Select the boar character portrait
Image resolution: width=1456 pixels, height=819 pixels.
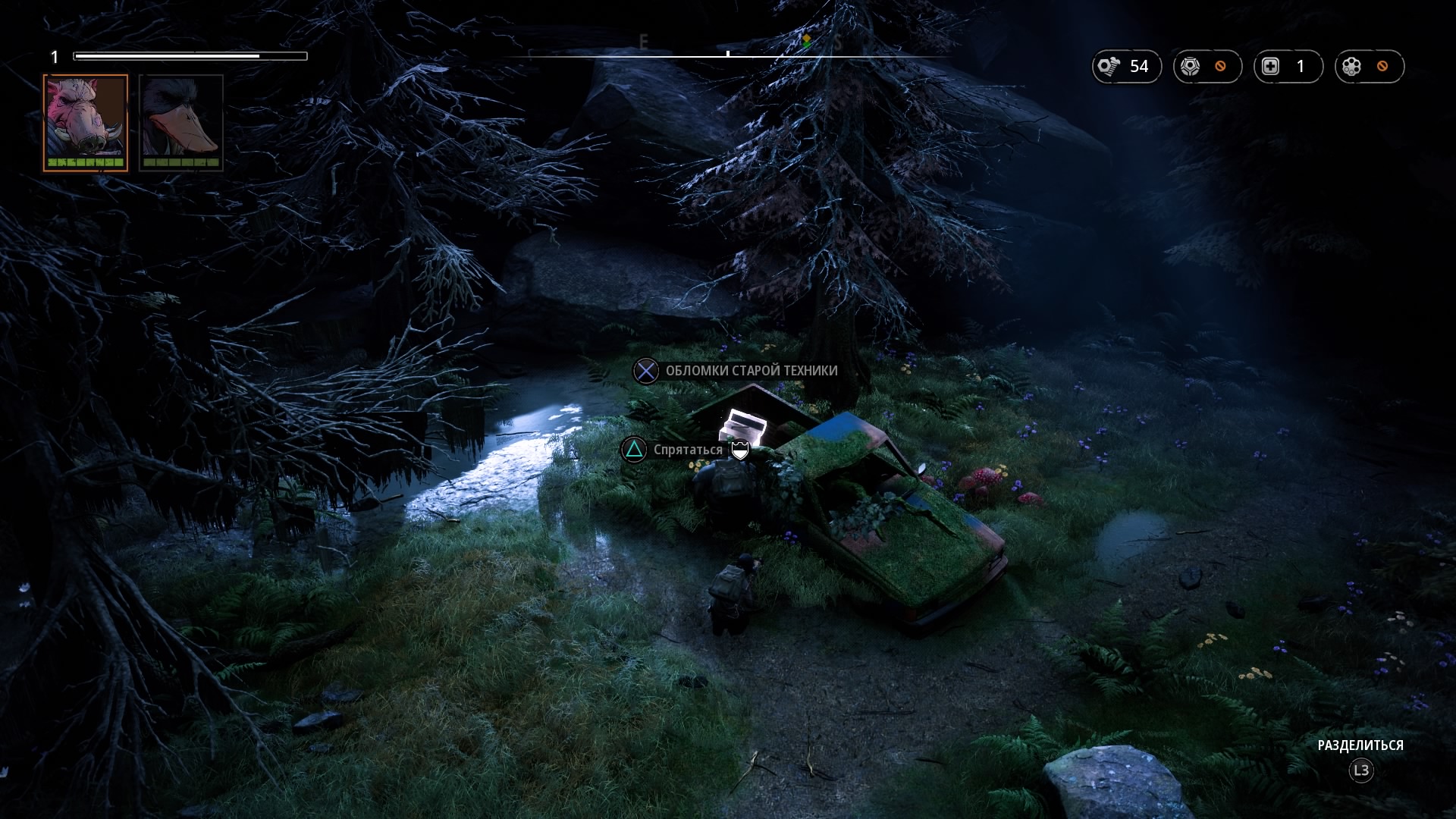tap(85, 121)
